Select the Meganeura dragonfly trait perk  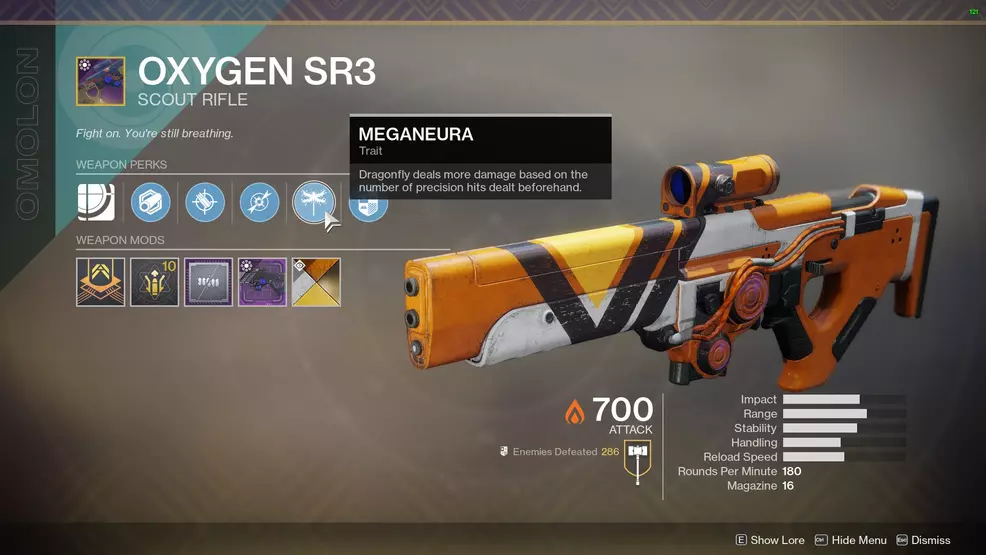[x=312, y=203]
